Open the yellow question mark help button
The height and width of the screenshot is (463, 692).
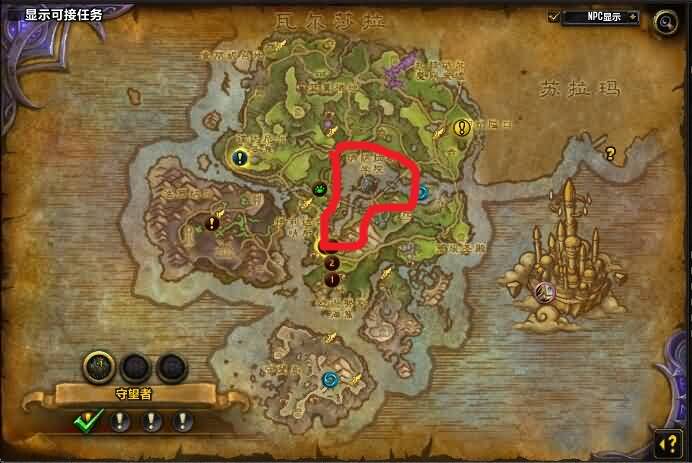(x=667, y=440)
